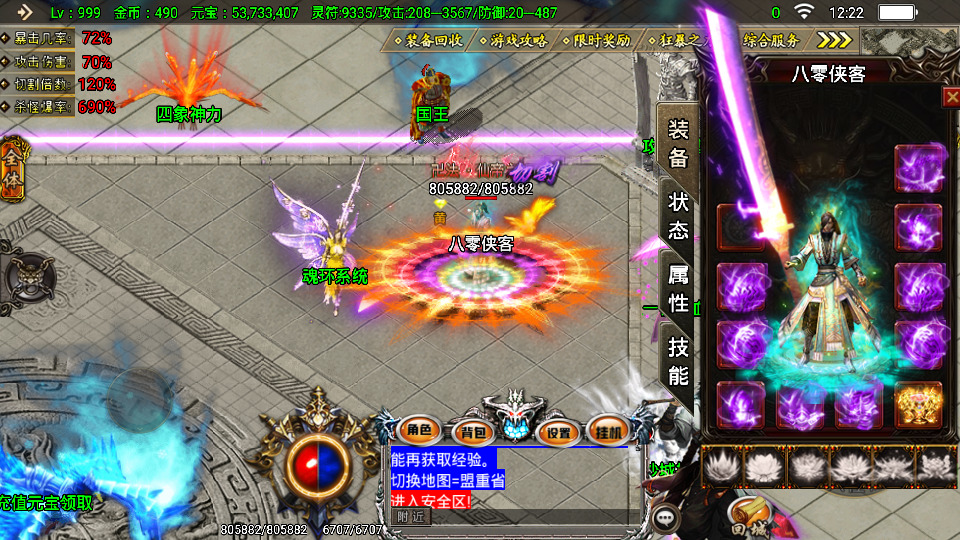Select the 附近 nearby chat channel

[410, 517]
